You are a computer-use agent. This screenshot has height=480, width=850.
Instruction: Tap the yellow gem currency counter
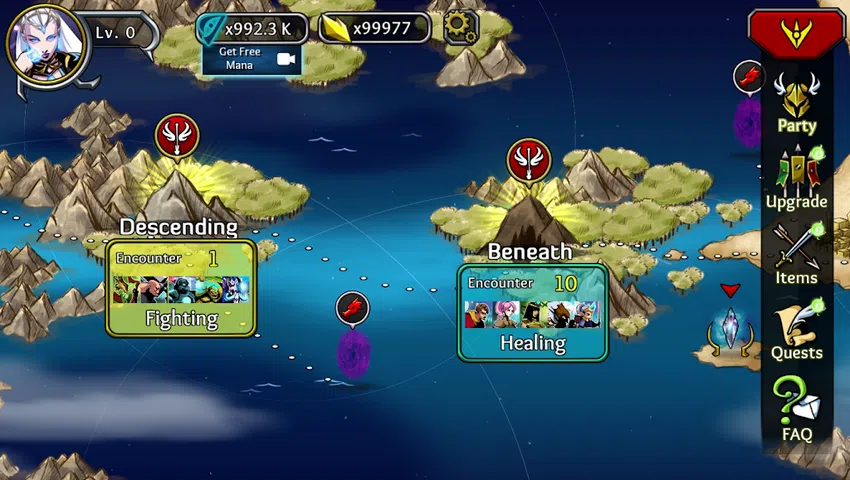tap(374, 28)
